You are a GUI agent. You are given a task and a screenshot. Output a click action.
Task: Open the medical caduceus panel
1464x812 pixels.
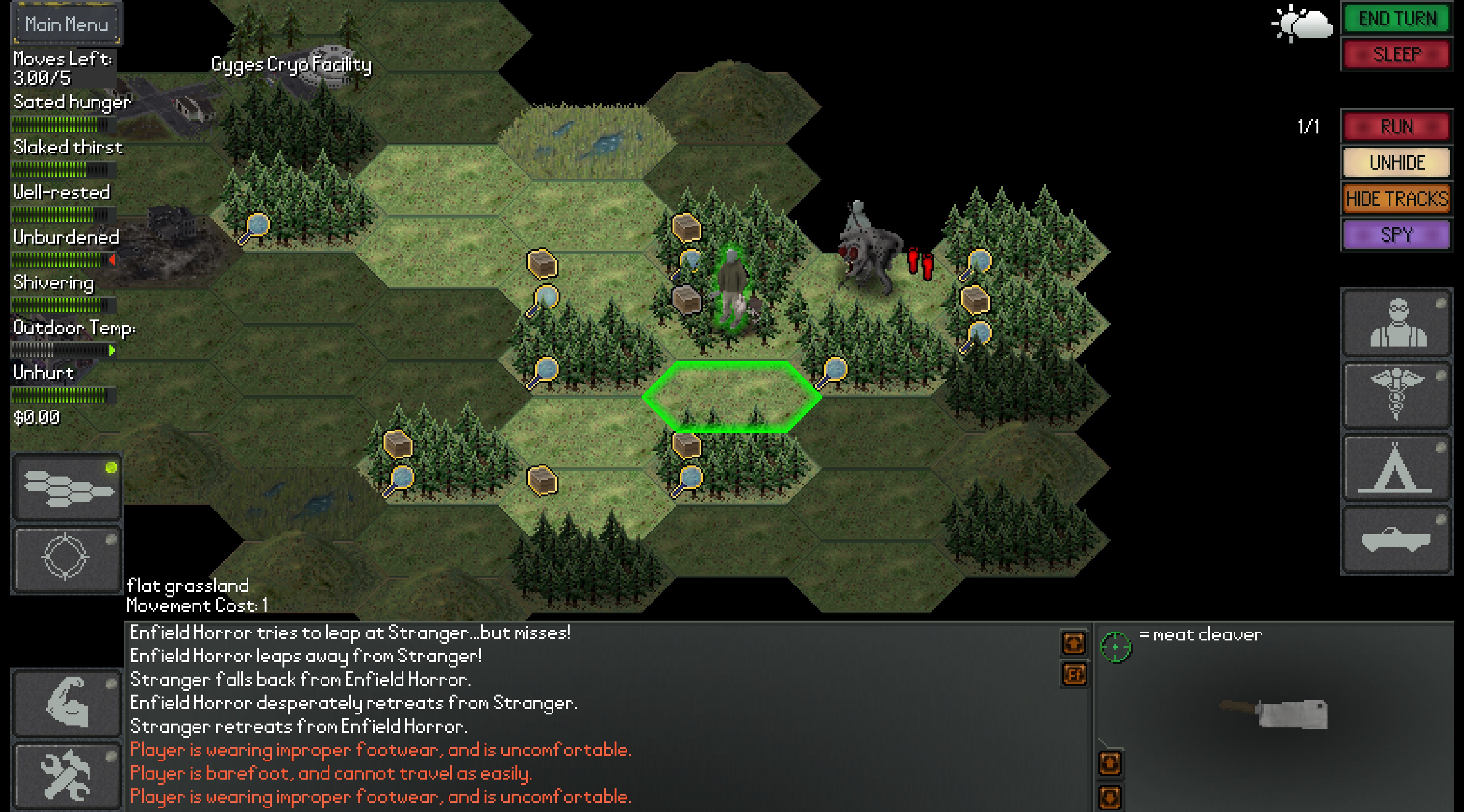tap(1397, 395)
